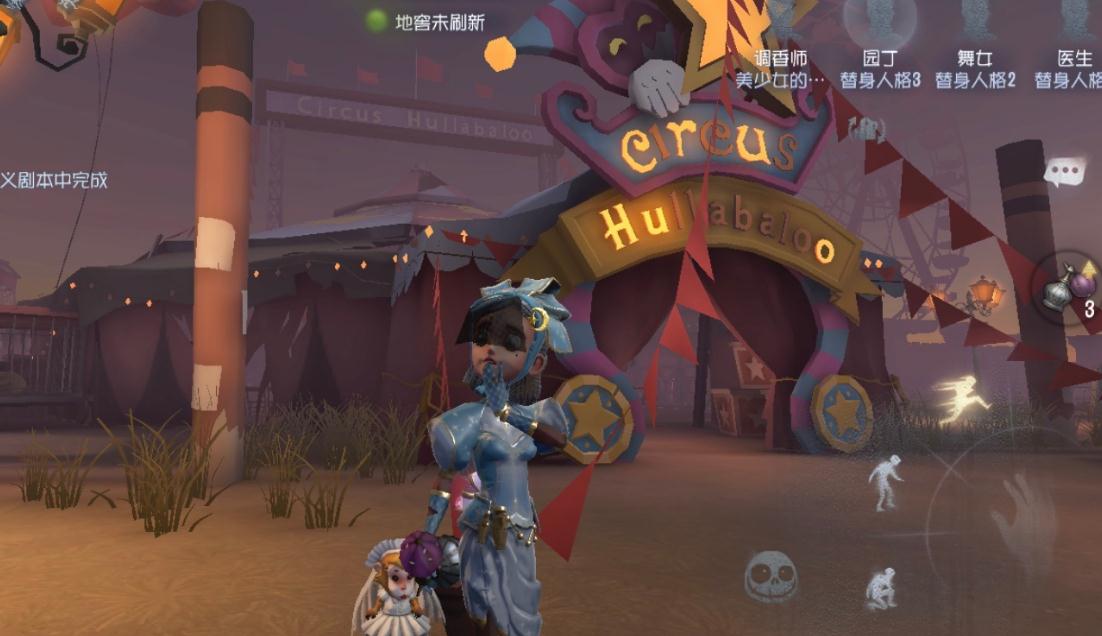Select the 园丁 teammate status portrait
1102x636 pixels.
coord(879,22)
